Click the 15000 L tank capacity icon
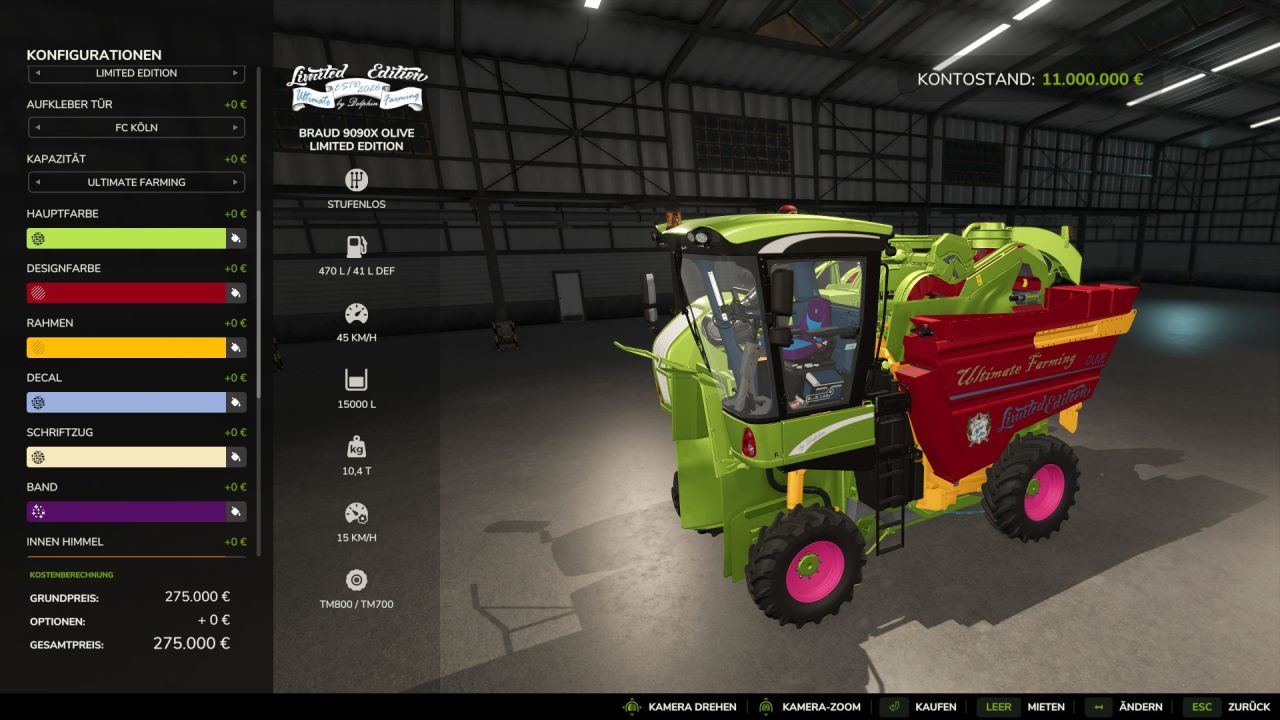 pyautogui.click(x=356, y=381)
